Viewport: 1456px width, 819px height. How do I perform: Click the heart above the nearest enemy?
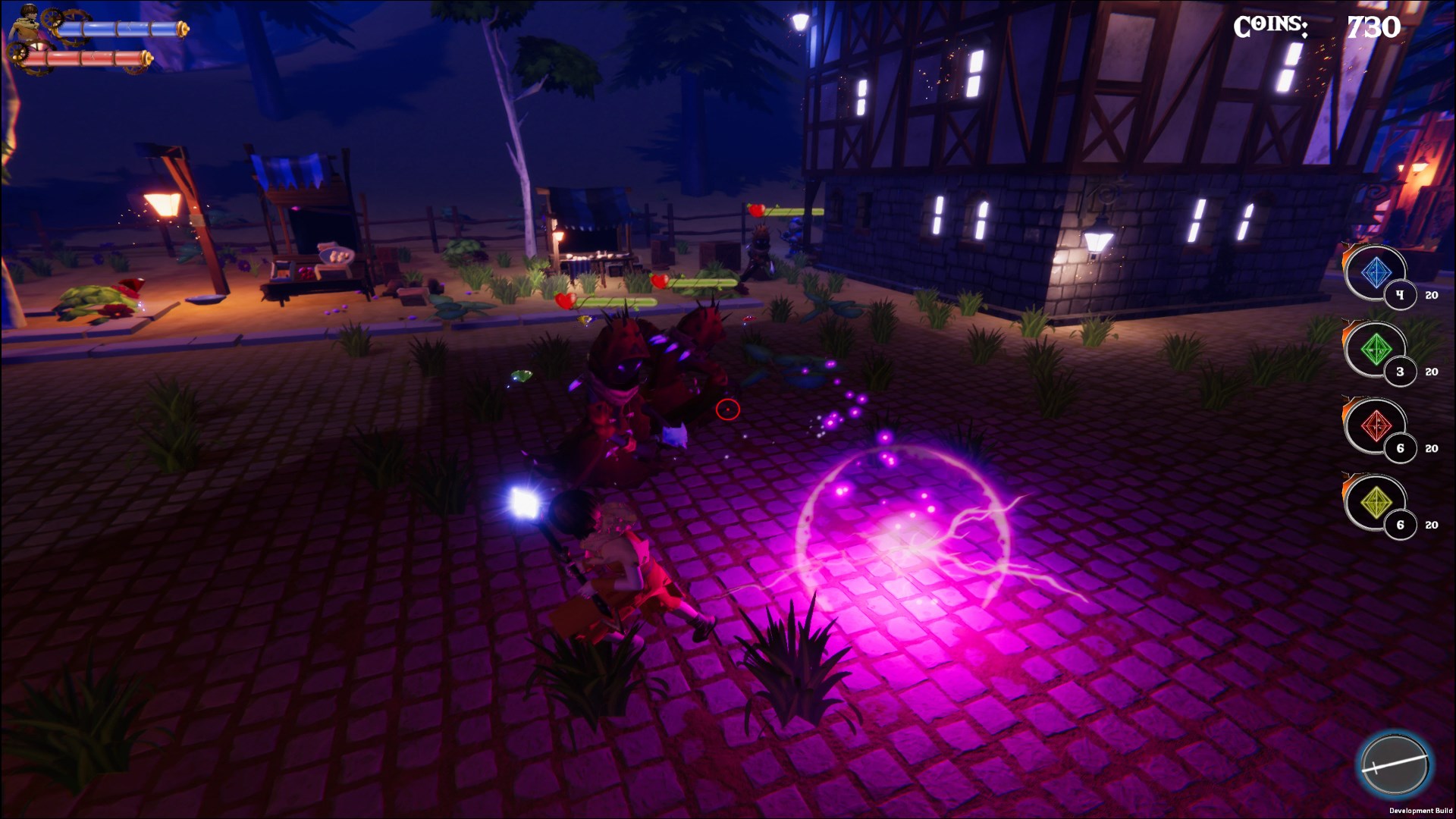[565, 299]
